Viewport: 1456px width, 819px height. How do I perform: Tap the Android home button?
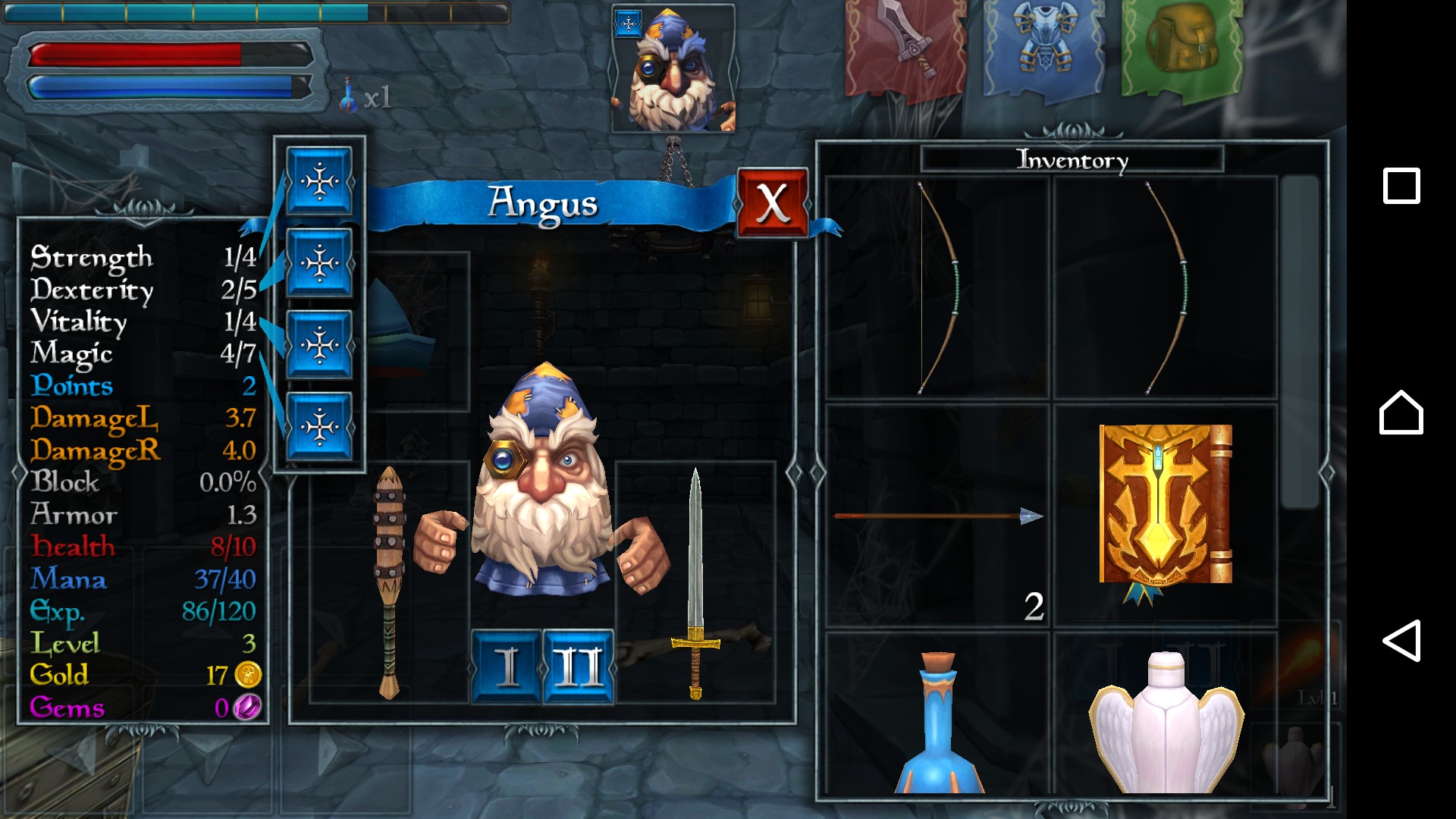tap(1401, 413)
